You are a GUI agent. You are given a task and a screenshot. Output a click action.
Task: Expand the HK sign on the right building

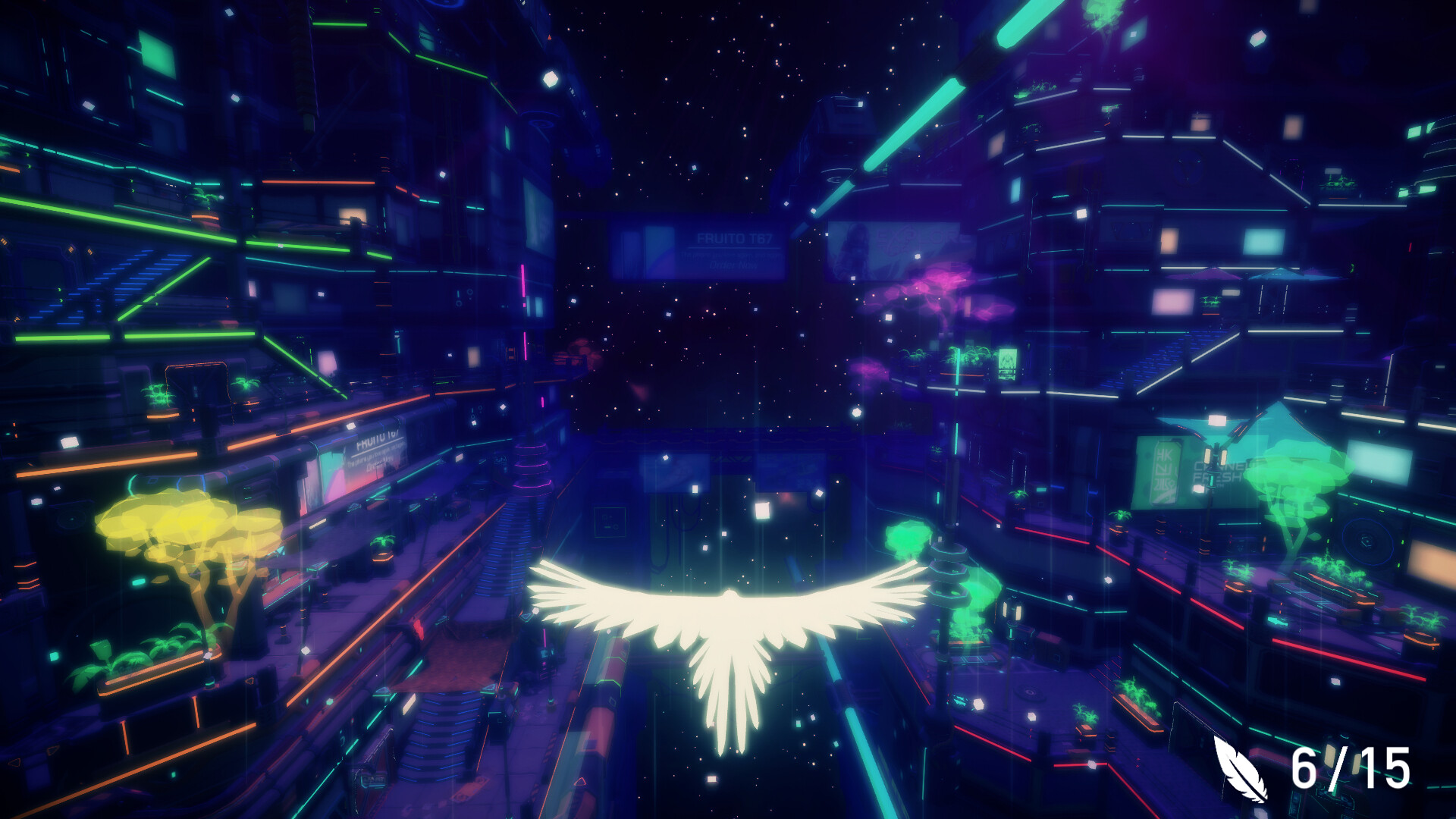click(1164, 470)
